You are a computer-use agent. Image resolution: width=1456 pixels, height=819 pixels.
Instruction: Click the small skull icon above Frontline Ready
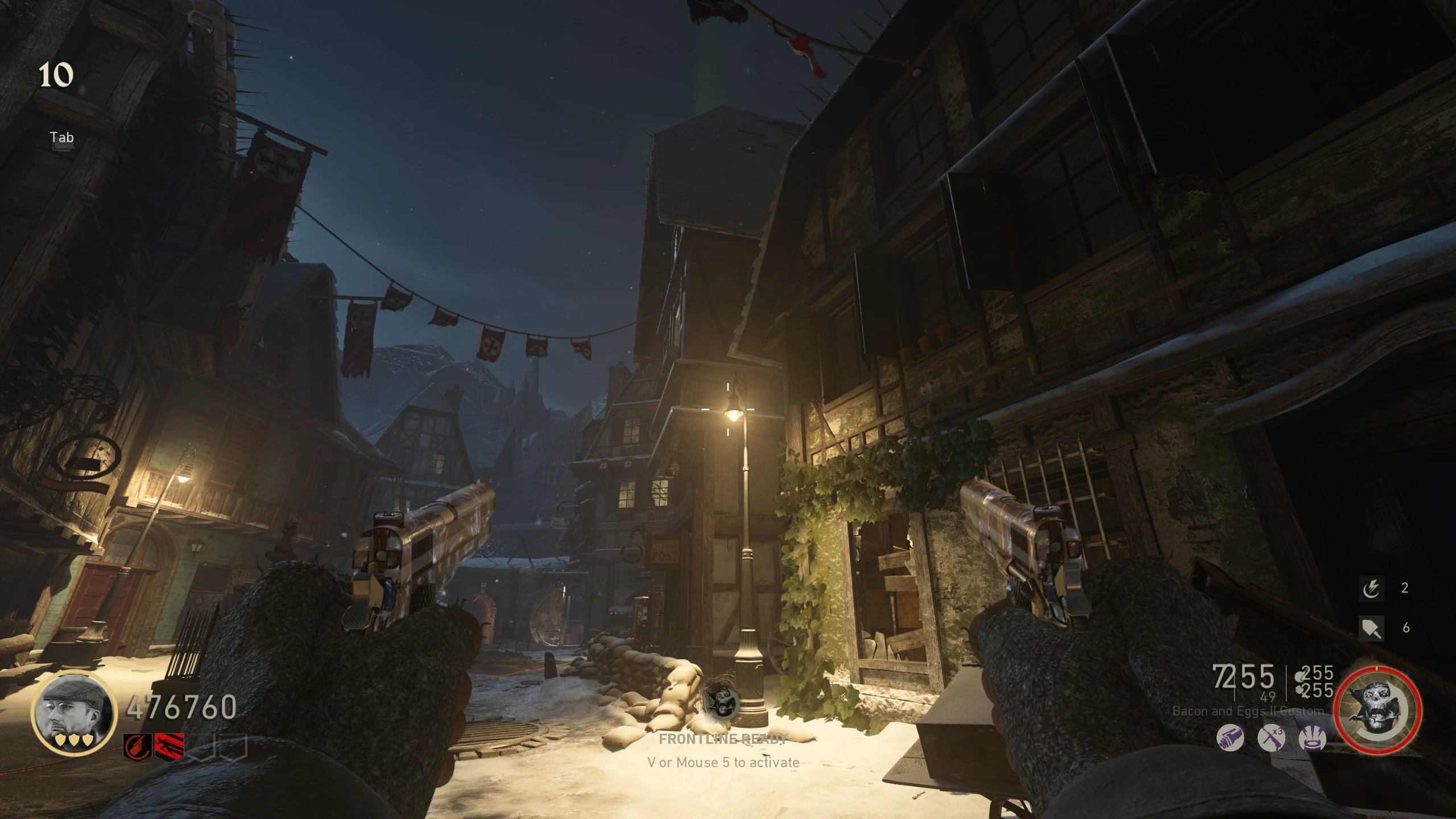[x=722, y=701]
